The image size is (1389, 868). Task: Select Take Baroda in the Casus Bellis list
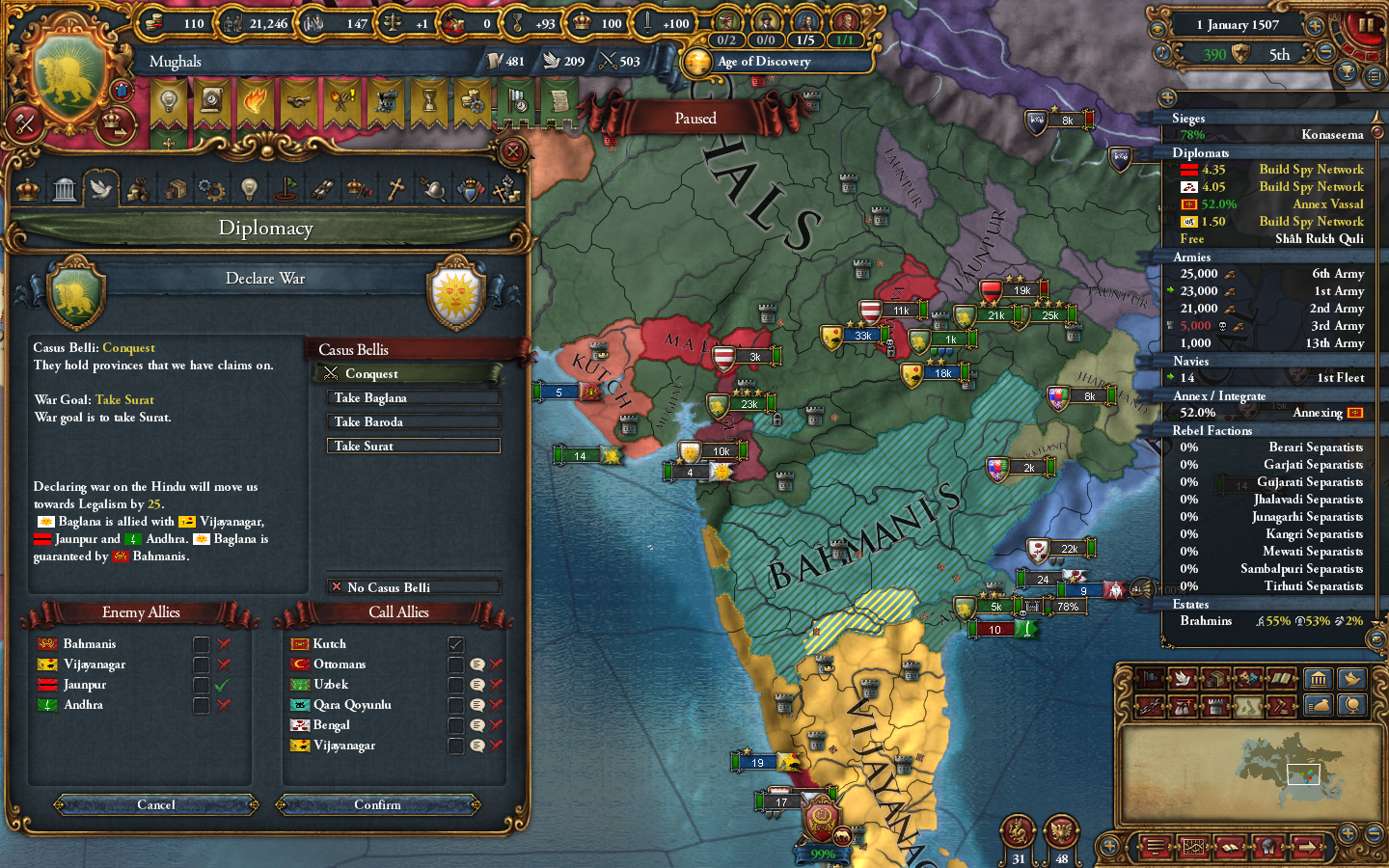tap(413, 421)
